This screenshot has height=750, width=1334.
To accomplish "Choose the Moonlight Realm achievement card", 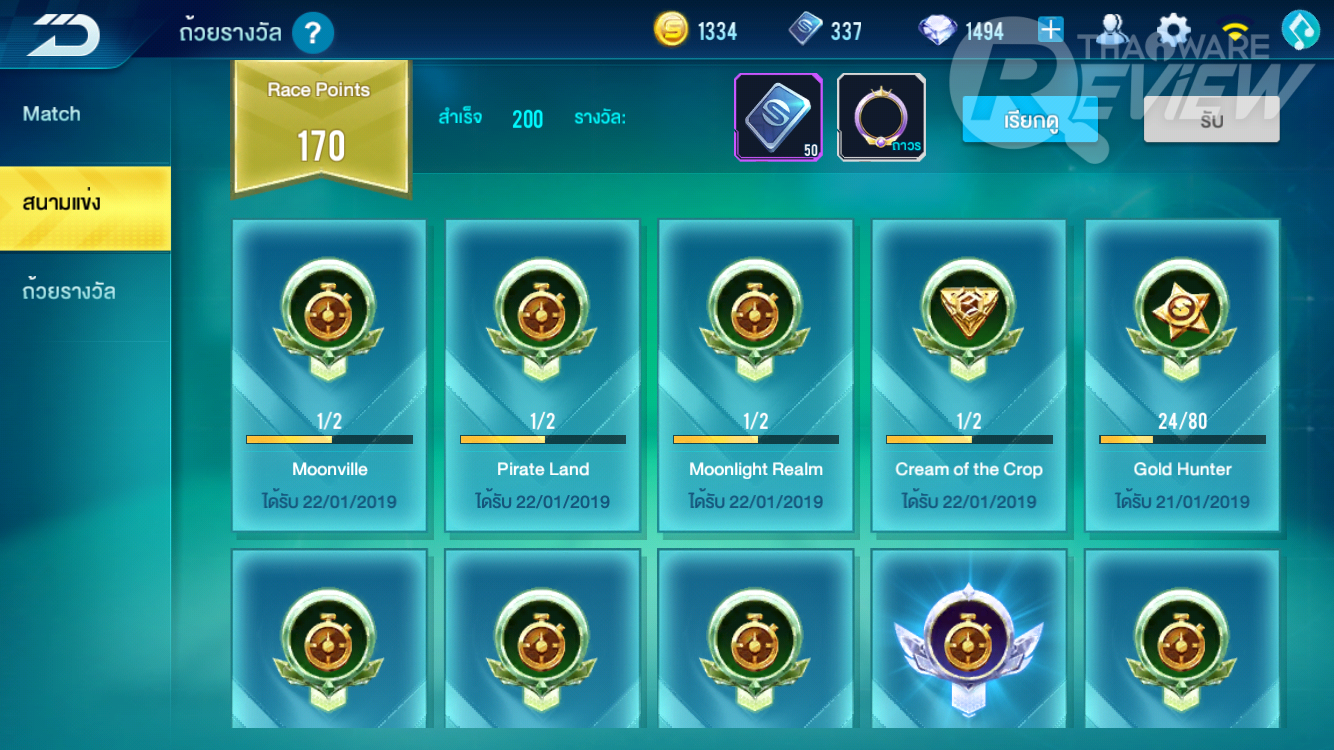I will pos(755,375).
